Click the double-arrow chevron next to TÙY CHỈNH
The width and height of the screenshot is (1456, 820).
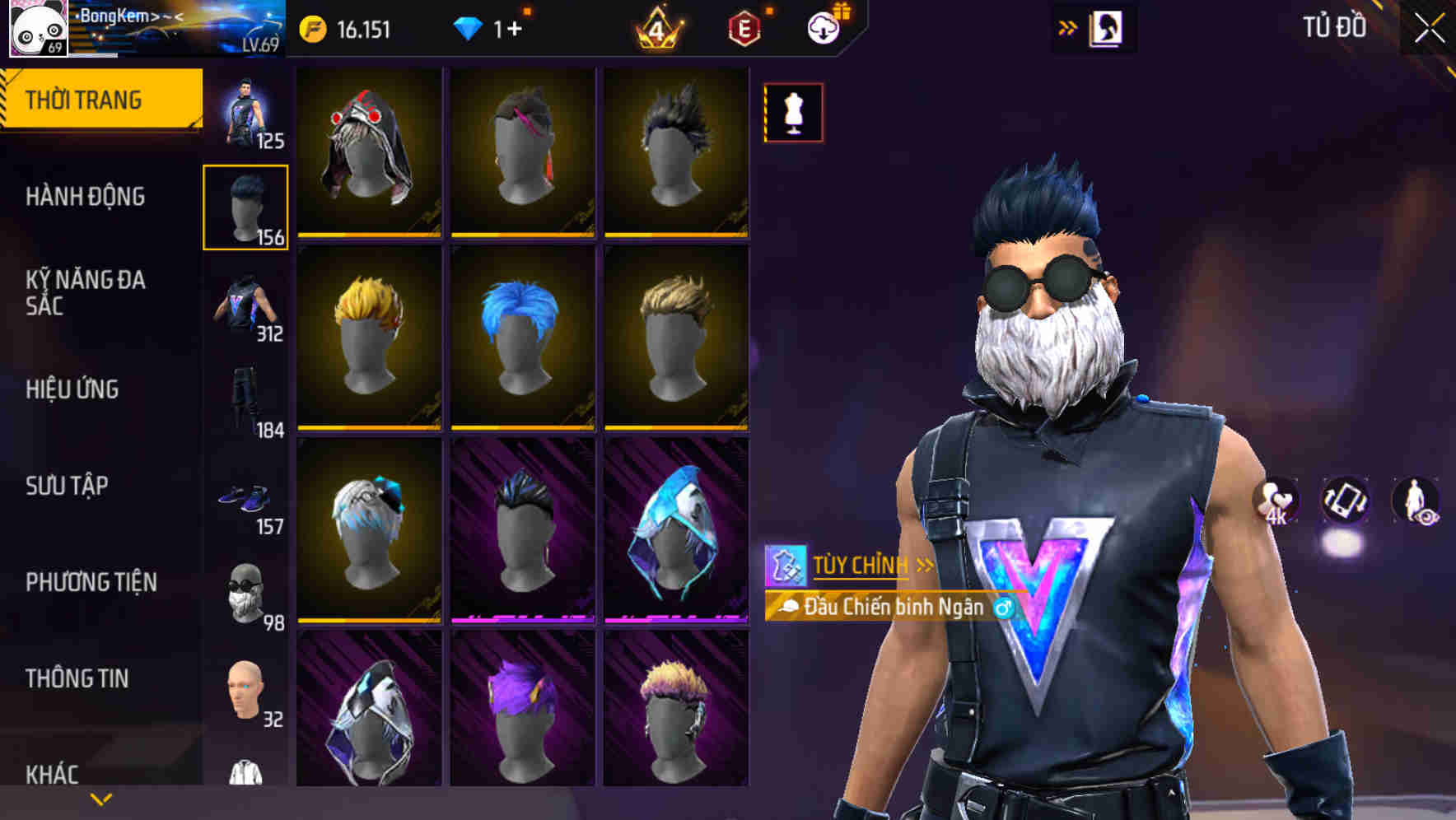tap(922, 565)
